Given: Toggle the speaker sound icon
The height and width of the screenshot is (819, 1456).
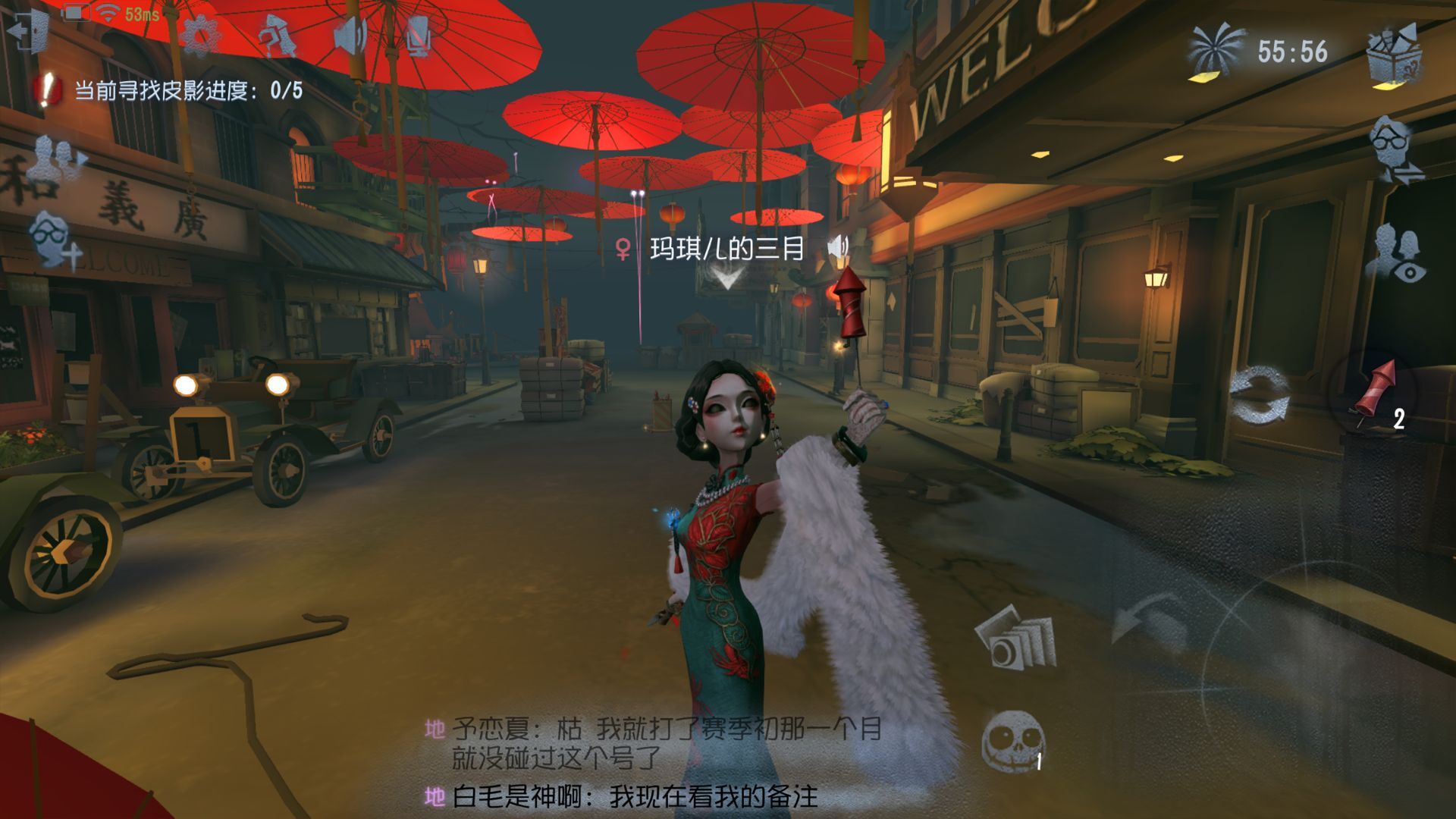Looking at the screenshot, I should point(351,34).
